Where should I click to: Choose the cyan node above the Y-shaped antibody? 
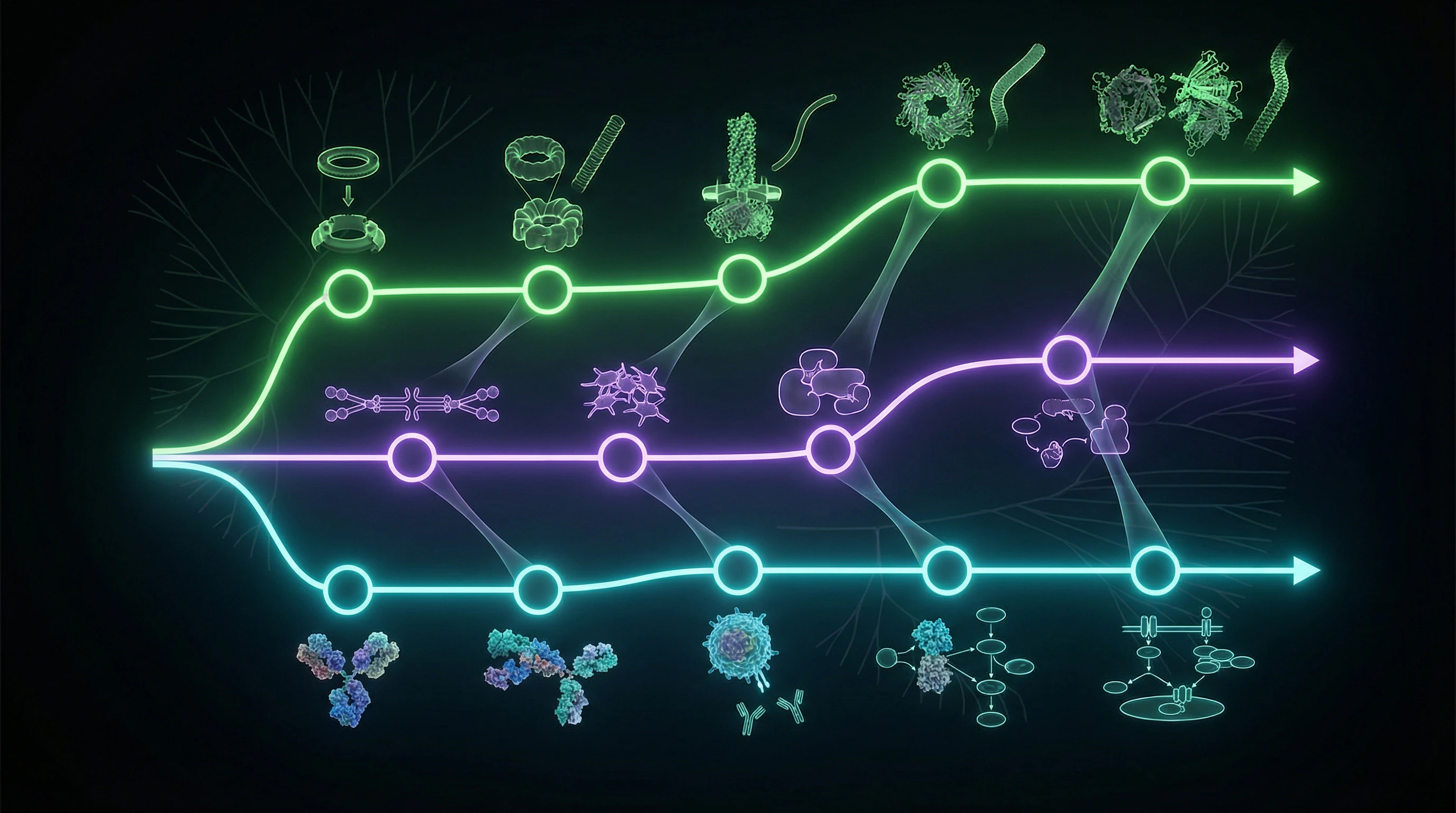[348, 590]
